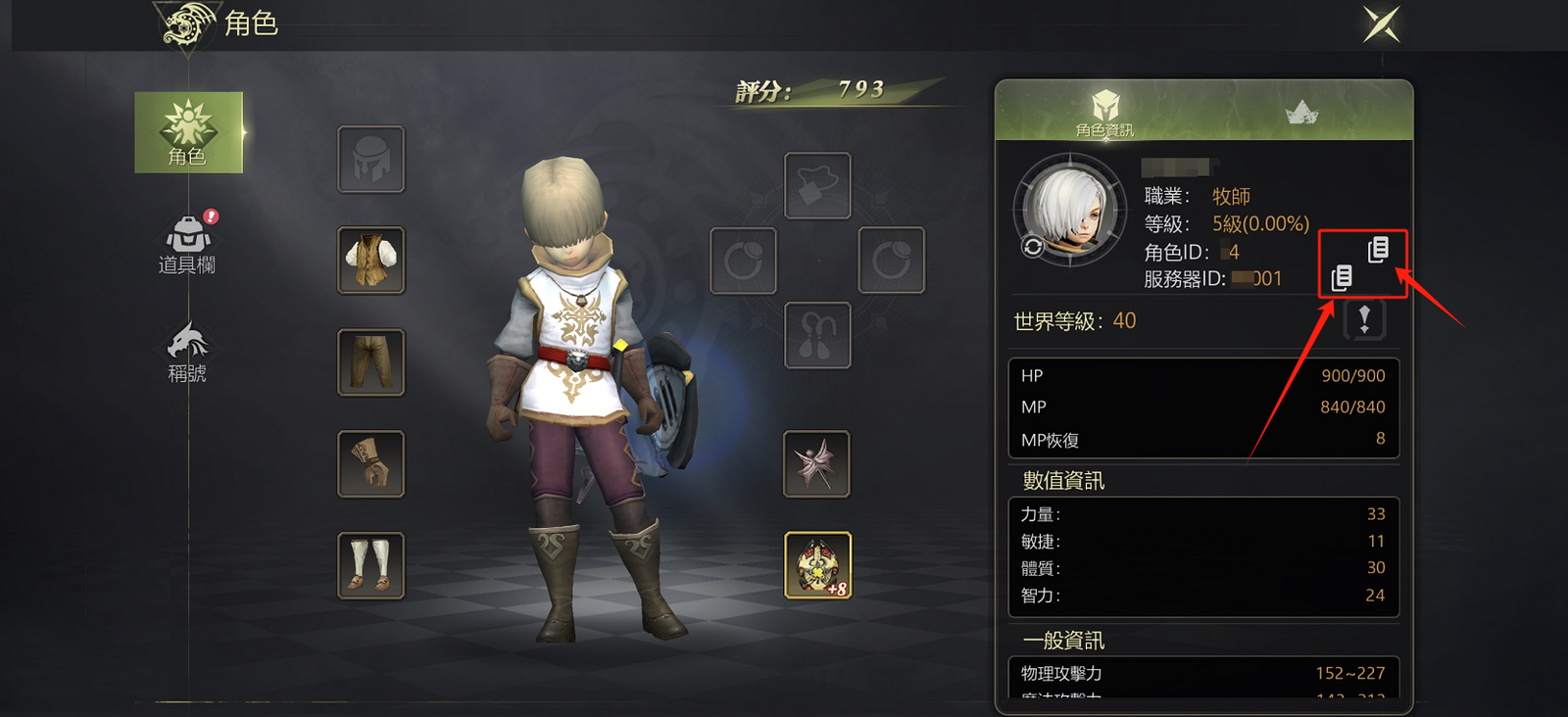Select the brown trousers equipment slot
1568x717 pixels.
pos(371,362)
